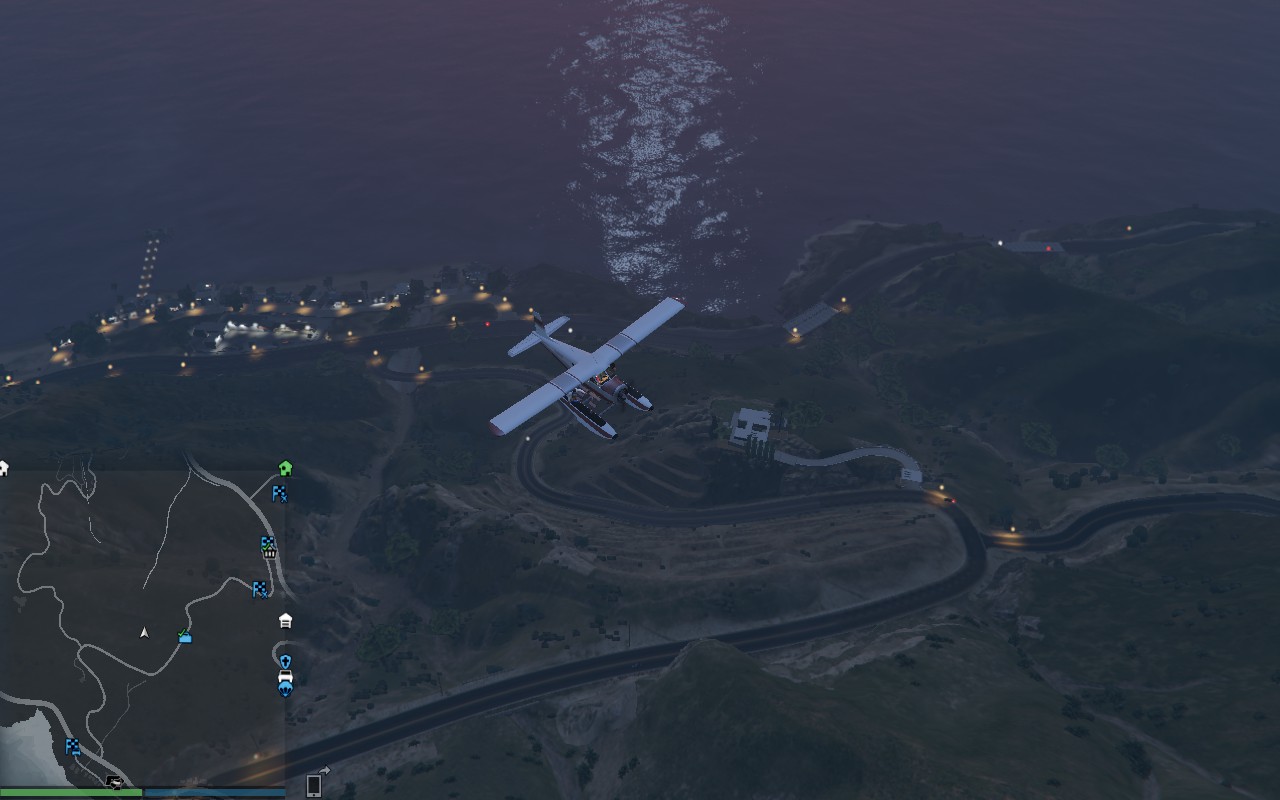The width and height of the screenshot is (1280, 800).
Task: Click the white garage marker on the minimap
Action: click(x=286, y=621)
